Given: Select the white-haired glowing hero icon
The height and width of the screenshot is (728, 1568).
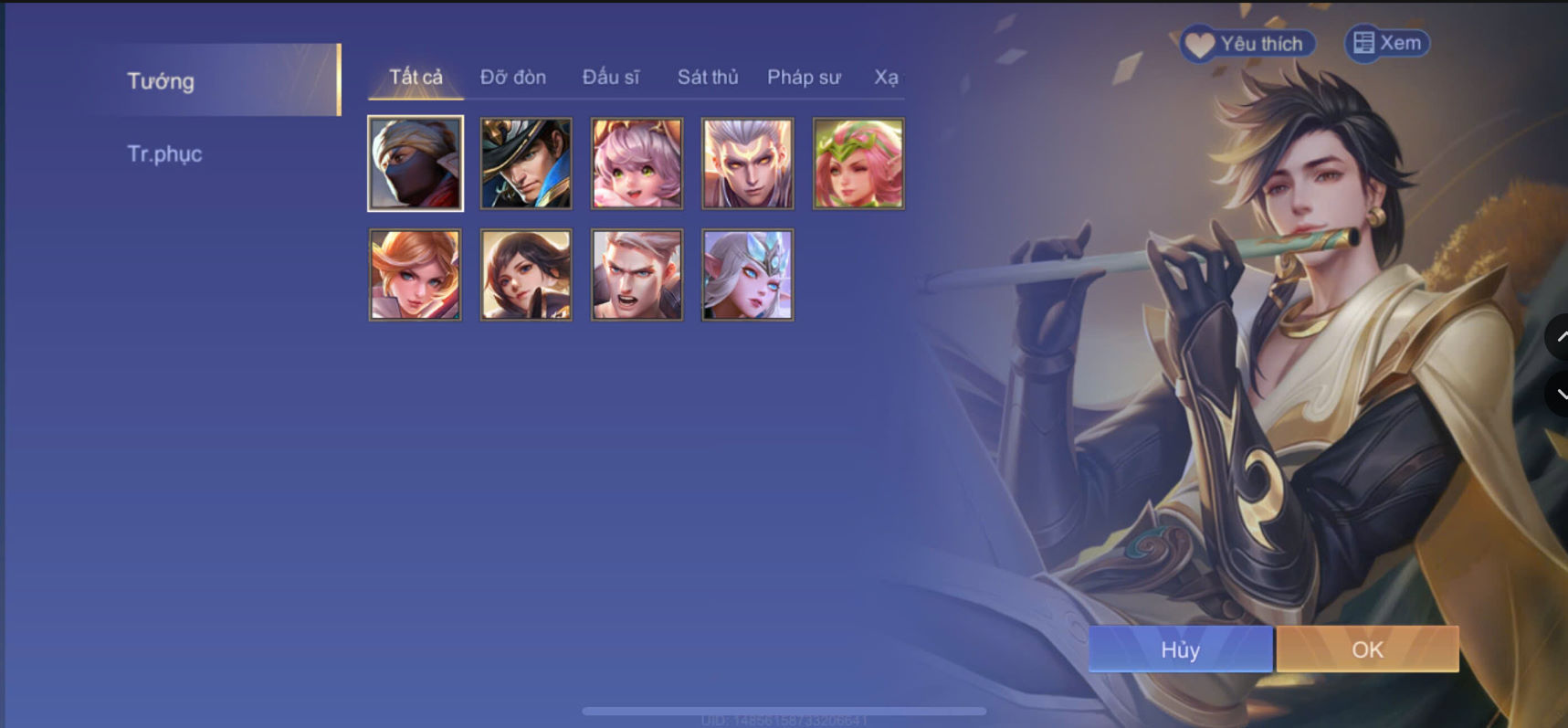Looking at the screenshot, I should click(x=748, y=163).
